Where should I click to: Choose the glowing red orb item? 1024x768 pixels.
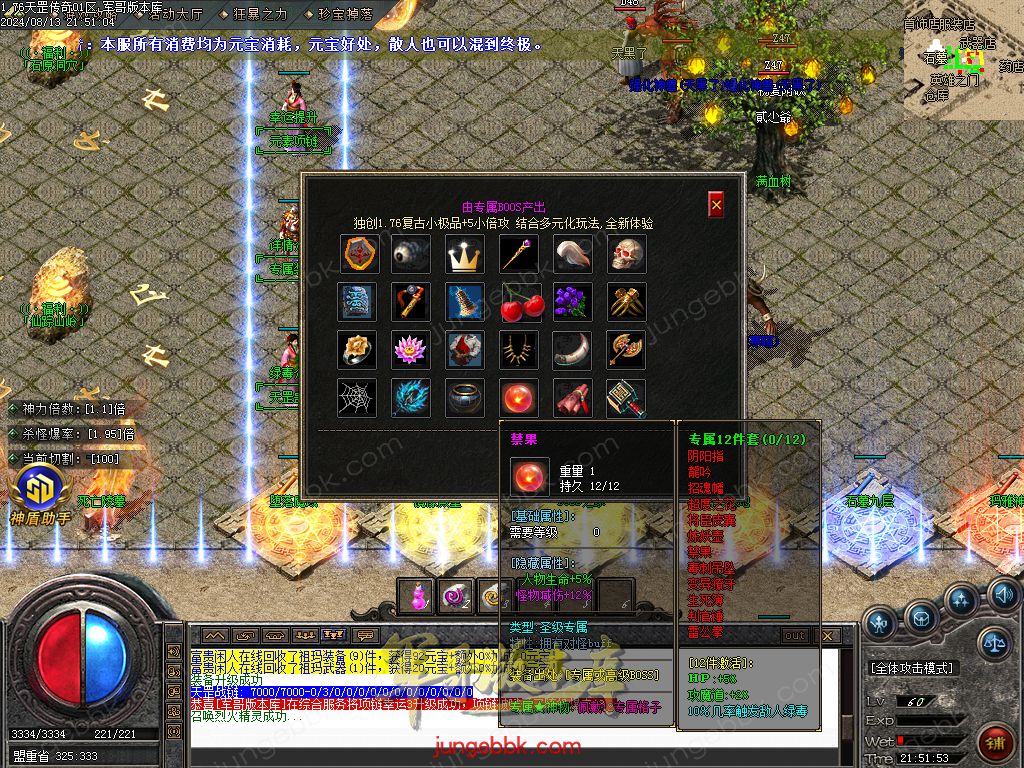click(x=520, y=398)
